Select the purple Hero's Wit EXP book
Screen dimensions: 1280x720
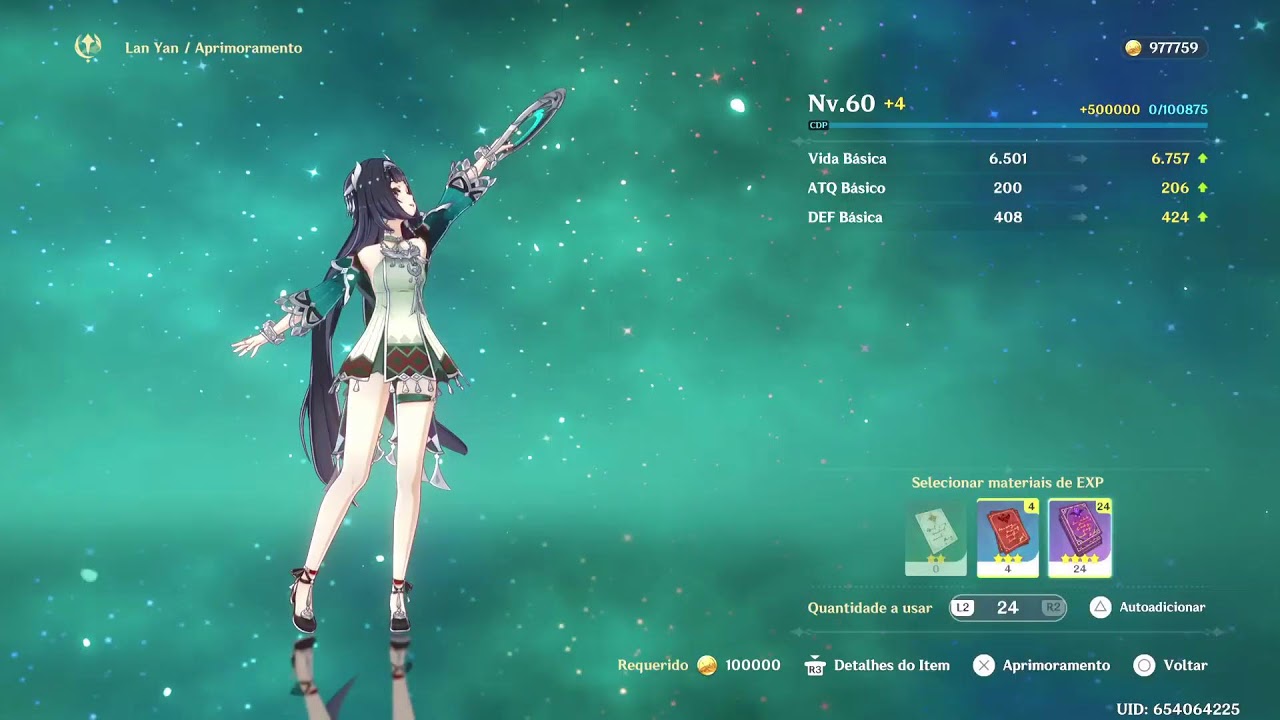coord(1079,537)
